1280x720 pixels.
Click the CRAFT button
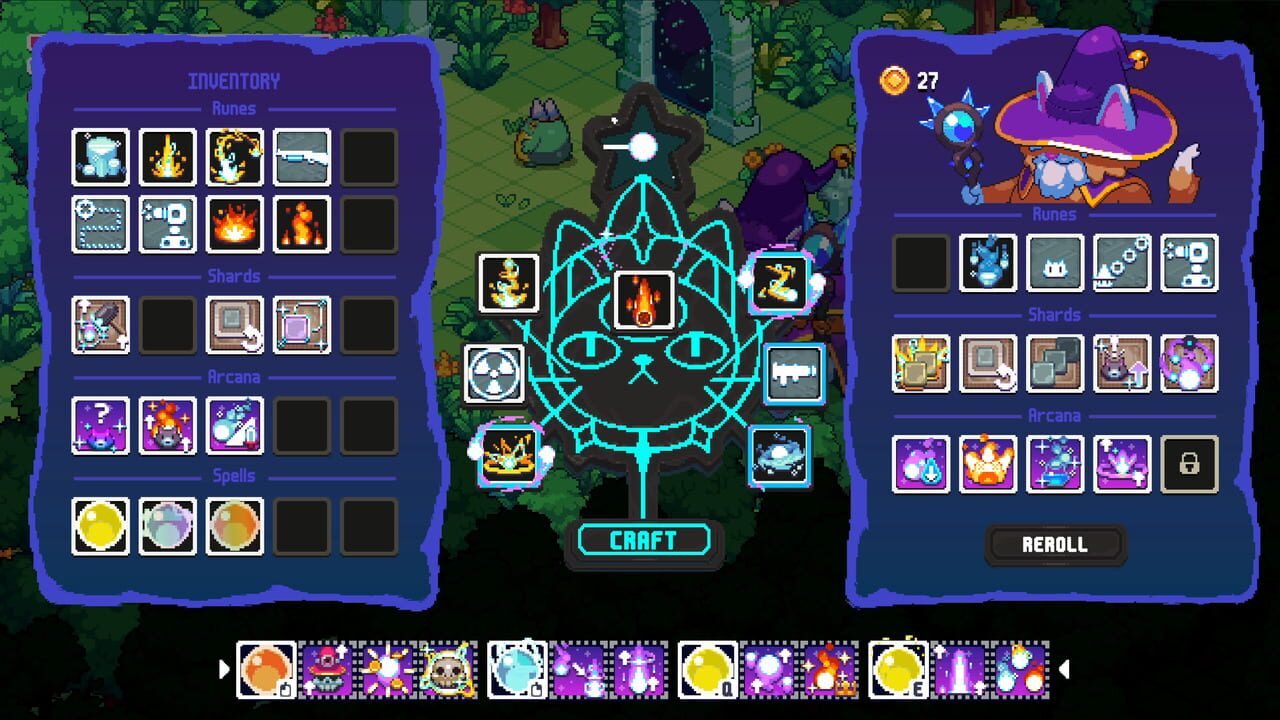tap(644, 541)
